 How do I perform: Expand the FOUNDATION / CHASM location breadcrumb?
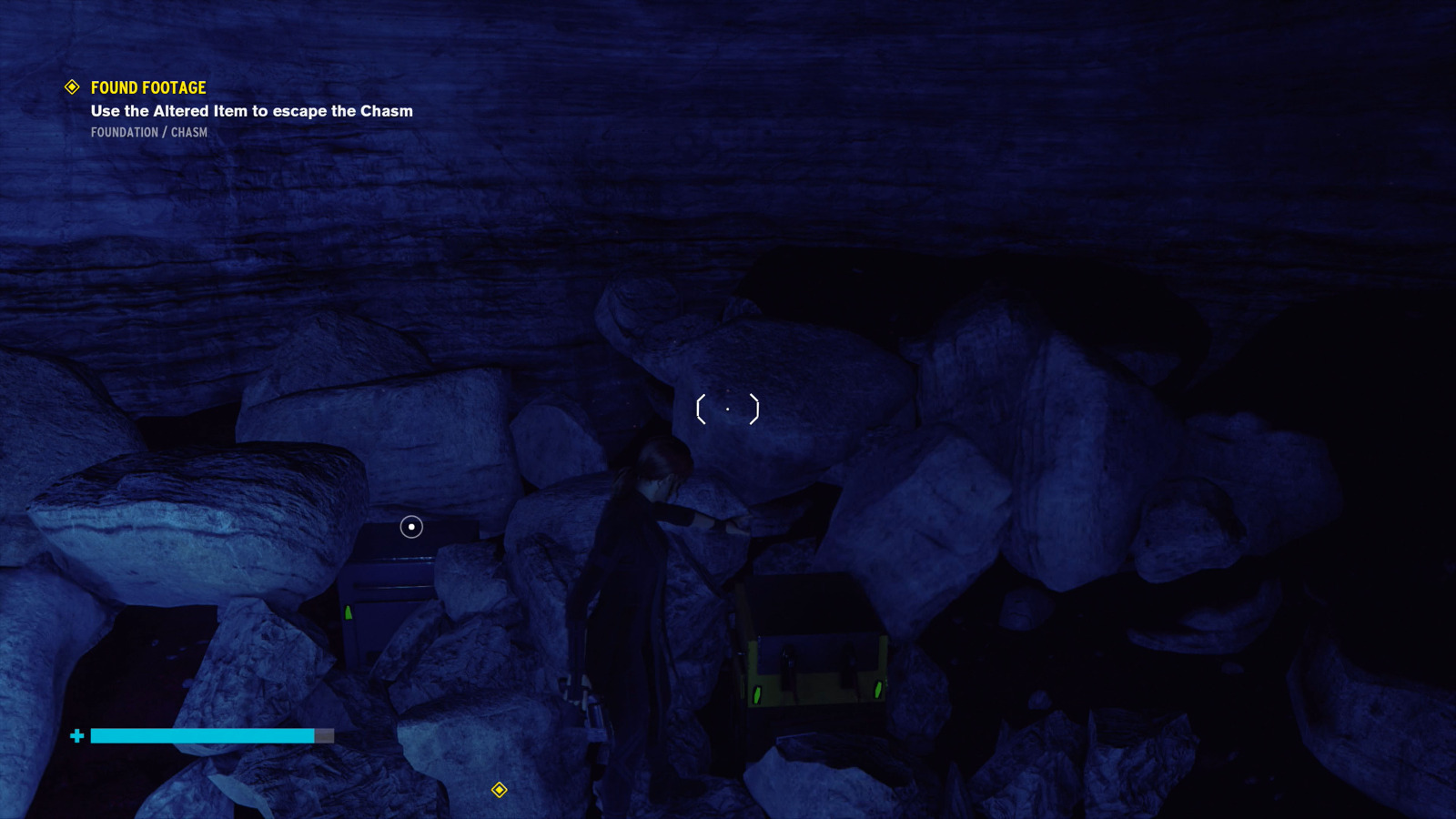point(148,132)
